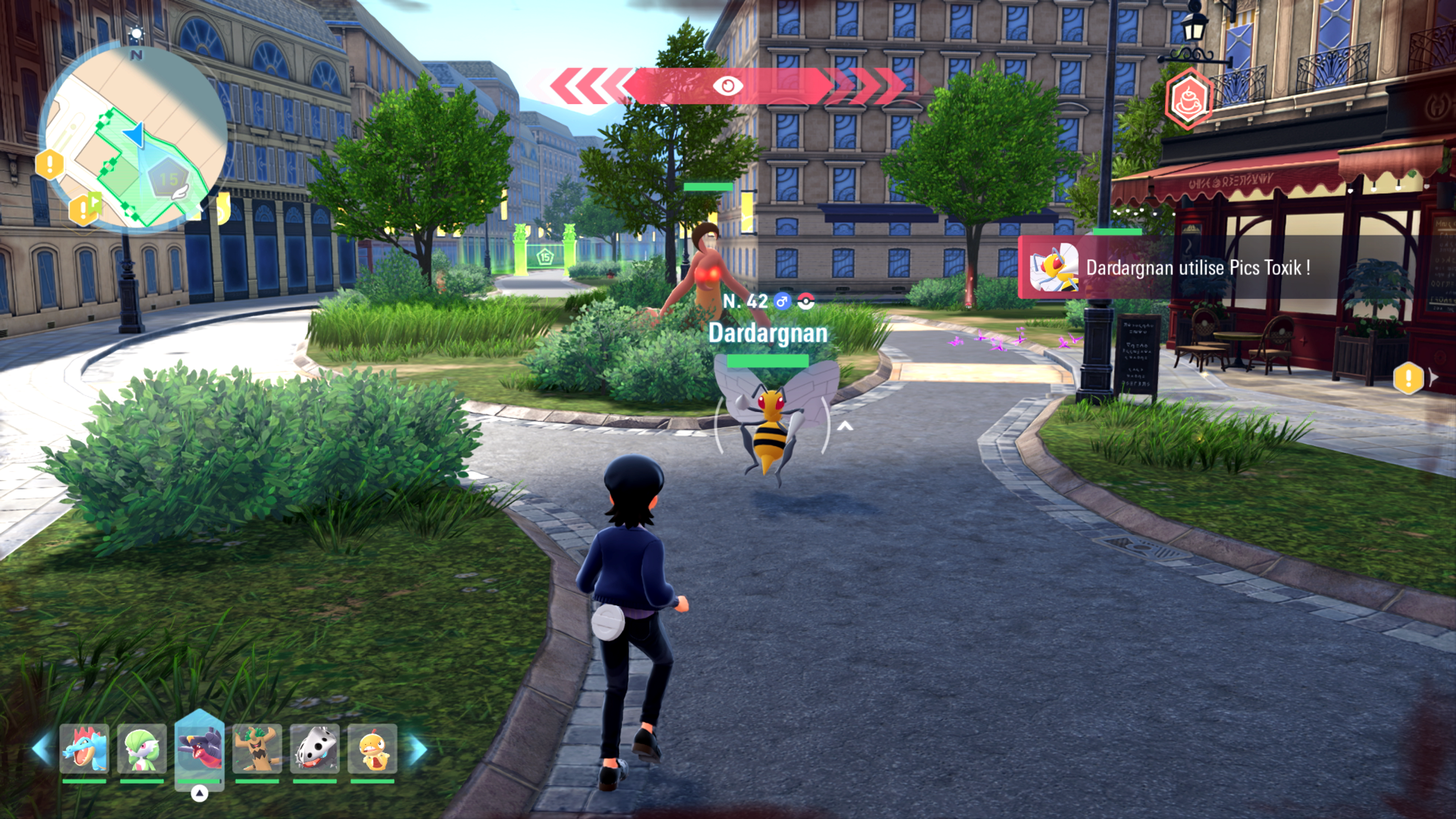Select Scraggy in the party bar
This screenshot has width=1456, height=819.
[x=372, y=749]
